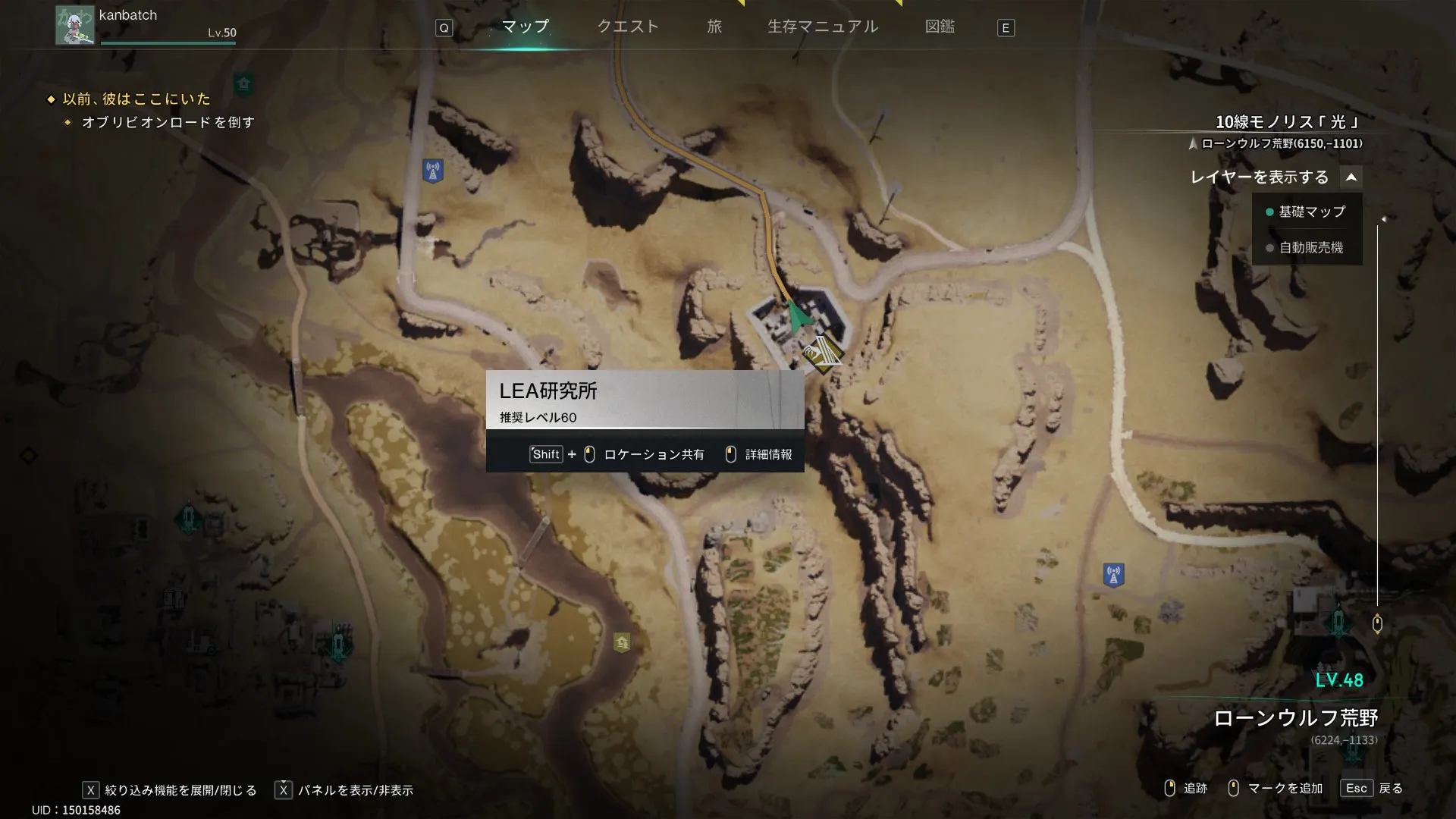Open the 生存マニュアル tab
Image resolution: width=1456 pixels, height=819 pixels.
click(823, 27)
